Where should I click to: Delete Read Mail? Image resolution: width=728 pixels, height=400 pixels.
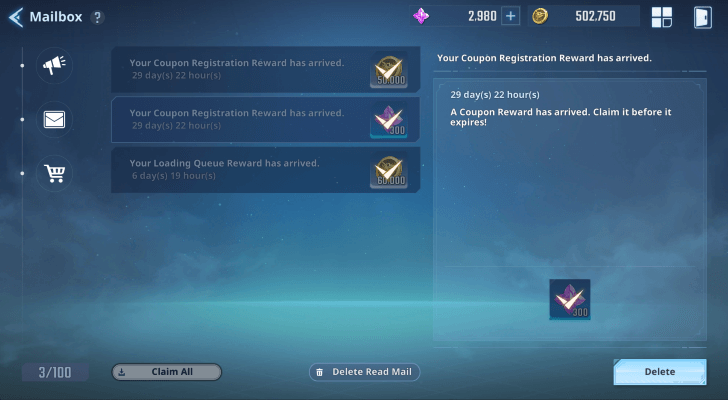tap(365, 372)
